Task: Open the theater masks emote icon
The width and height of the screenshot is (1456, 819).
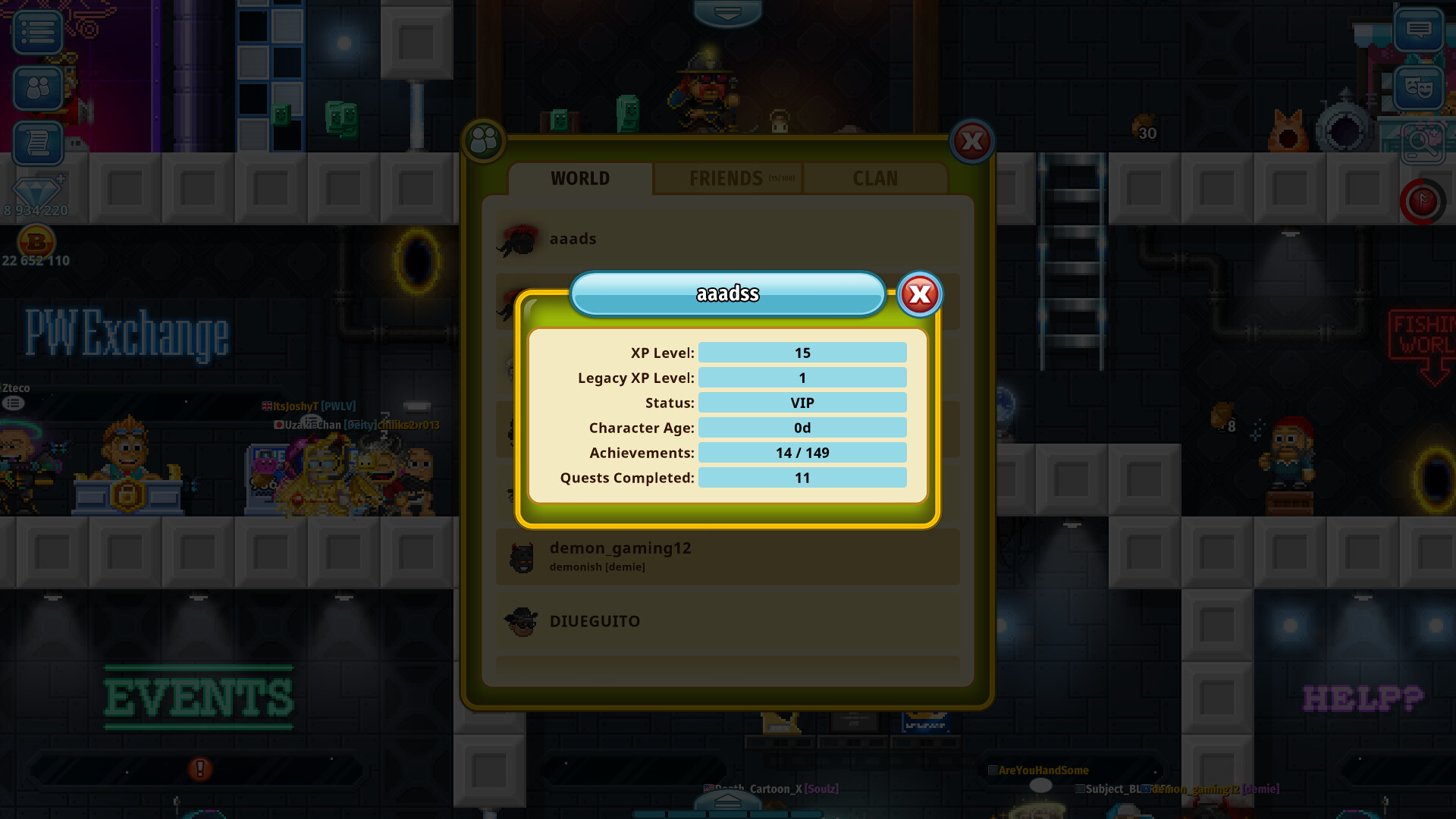Action: 1418,88
